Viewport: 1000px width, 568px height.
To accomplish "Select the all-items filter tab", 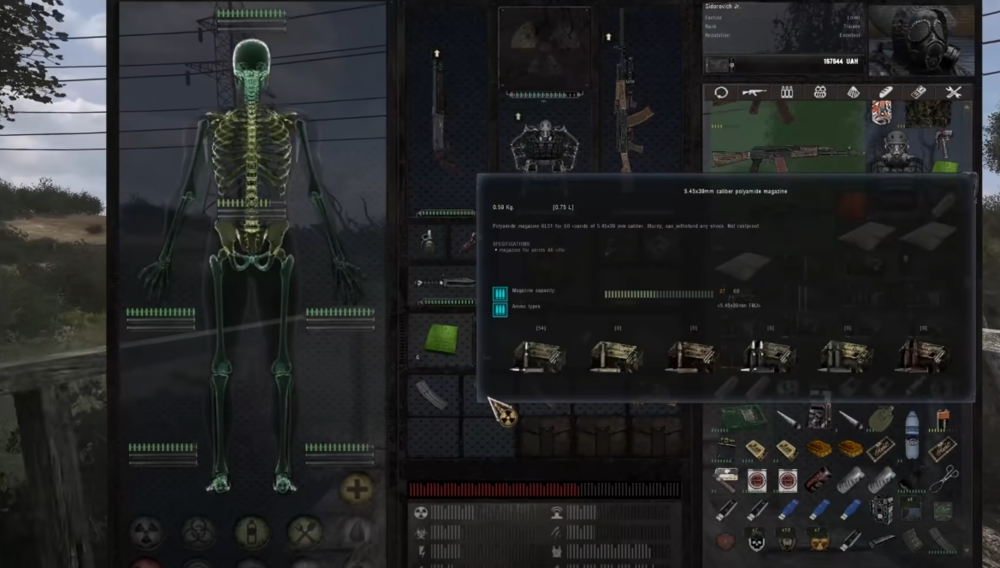I will point(720,92).
